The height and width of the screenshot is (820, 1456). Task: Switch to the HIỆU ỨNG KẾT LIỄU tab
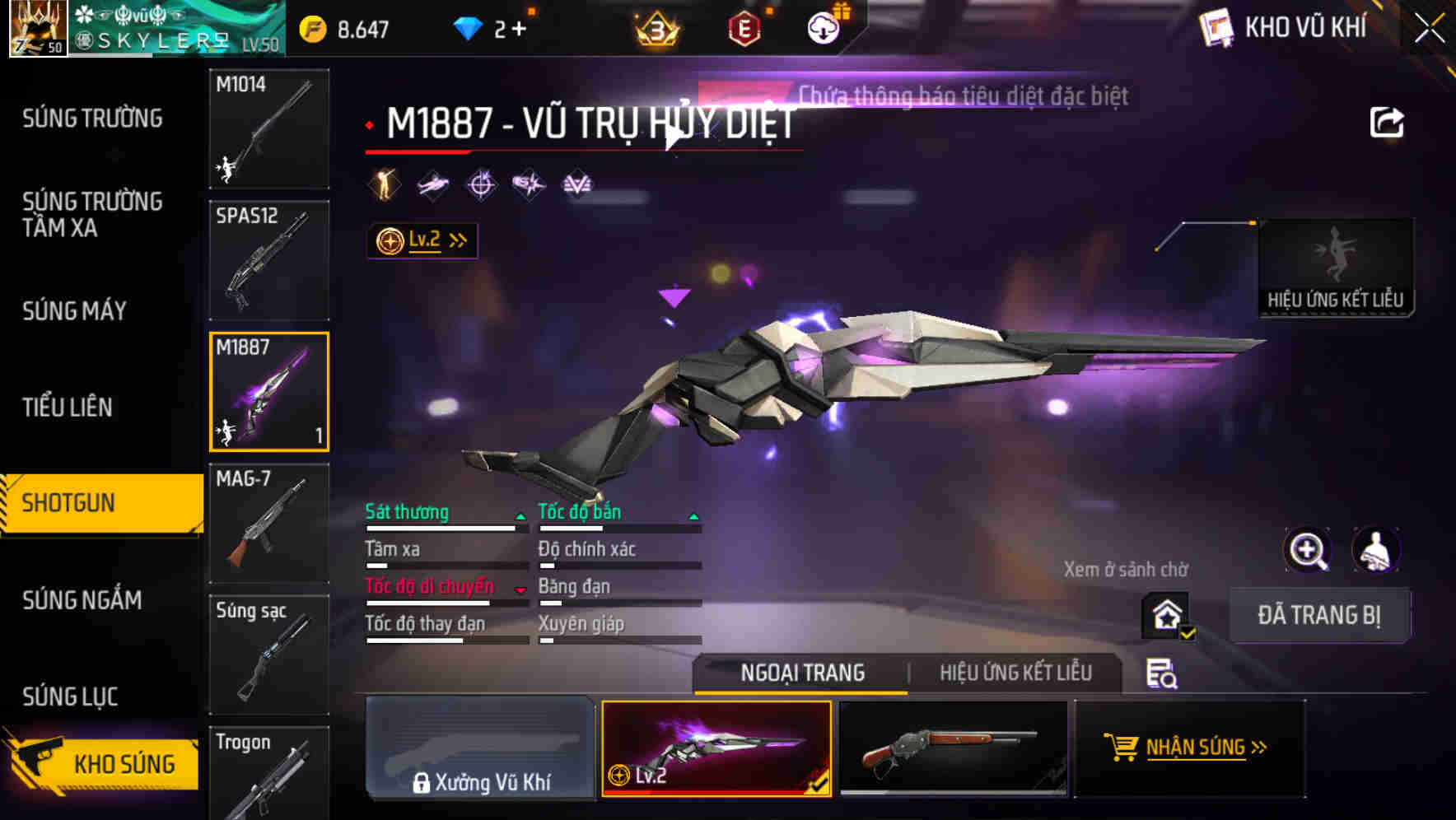[1015, 673]
